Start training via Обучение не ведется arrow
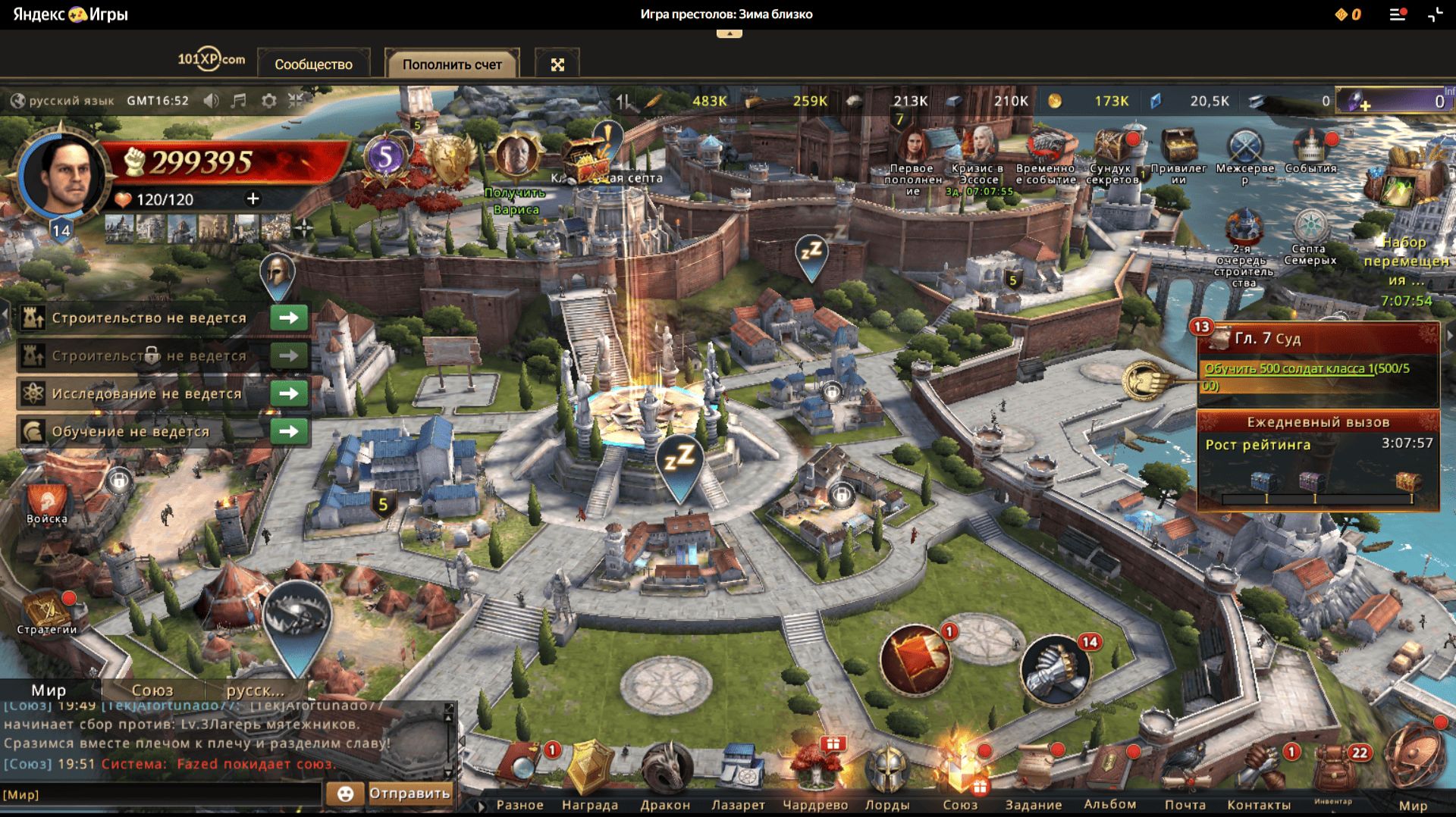This screenshot has height=817, width=1456. [x=288, y=431]
